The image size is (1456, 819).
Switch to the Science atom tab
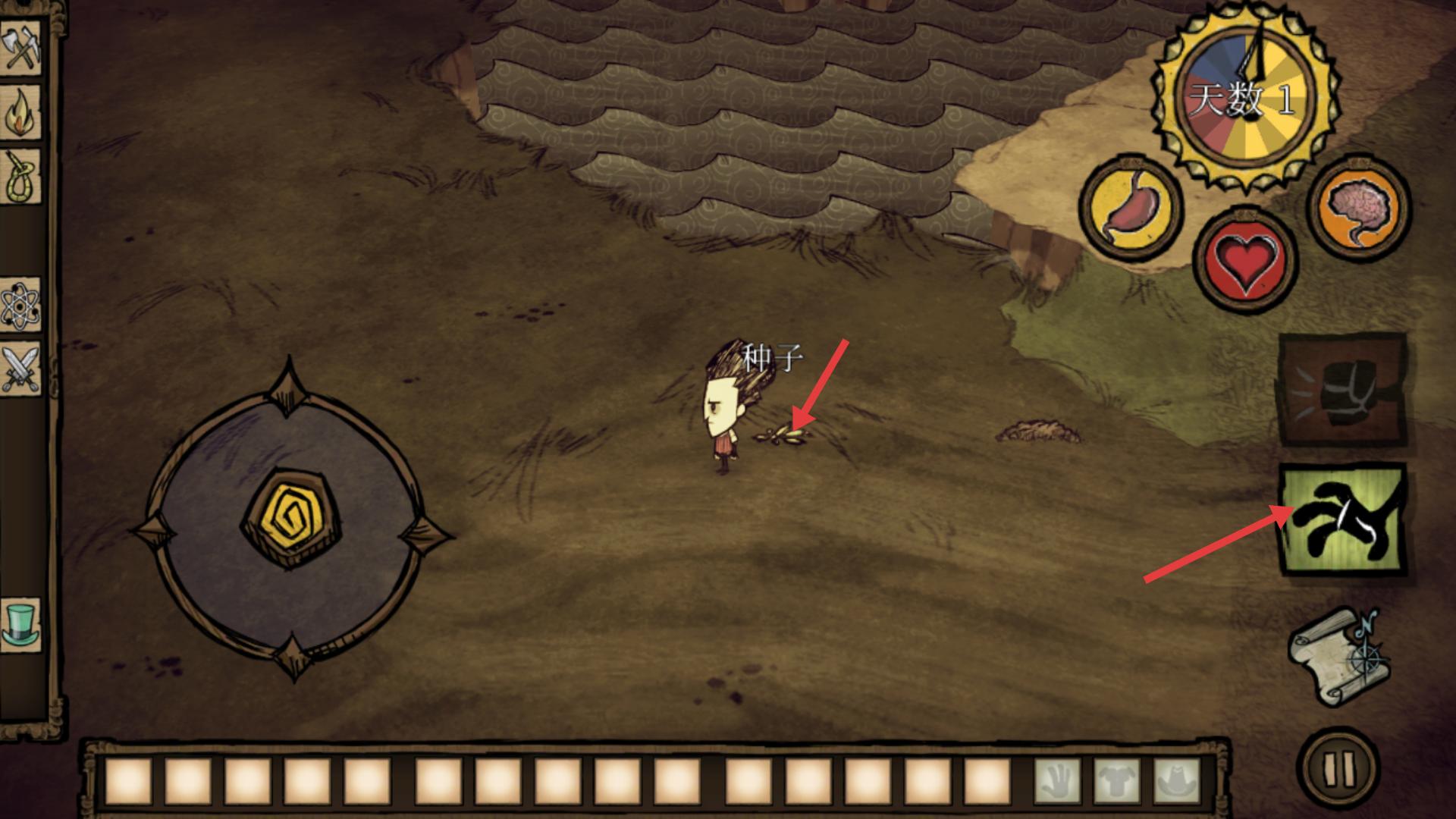coord(20,305)
